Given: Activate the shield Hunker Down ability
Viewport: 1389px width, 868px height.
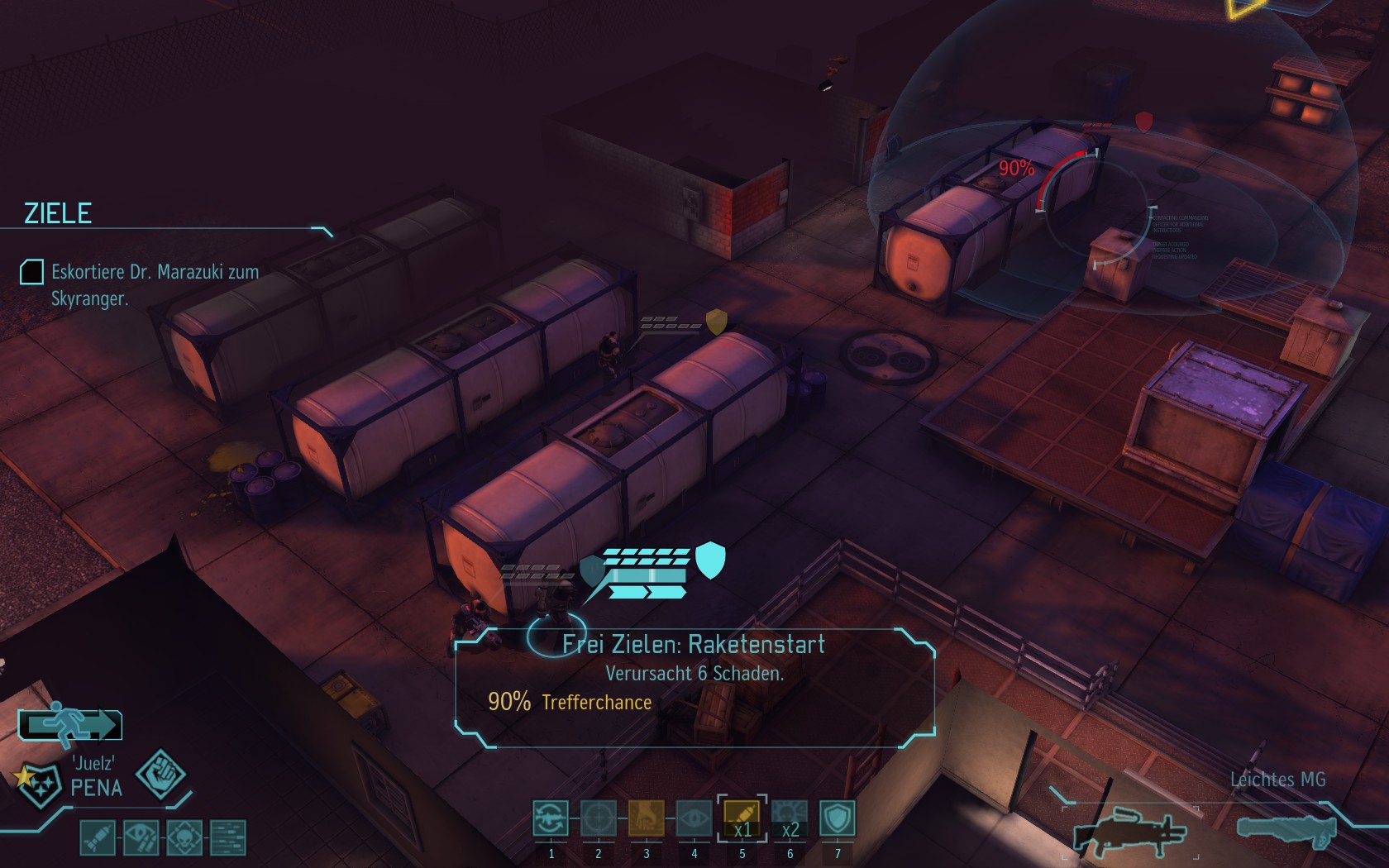Looking at the screenshot, I should click(x=838, y=818).
